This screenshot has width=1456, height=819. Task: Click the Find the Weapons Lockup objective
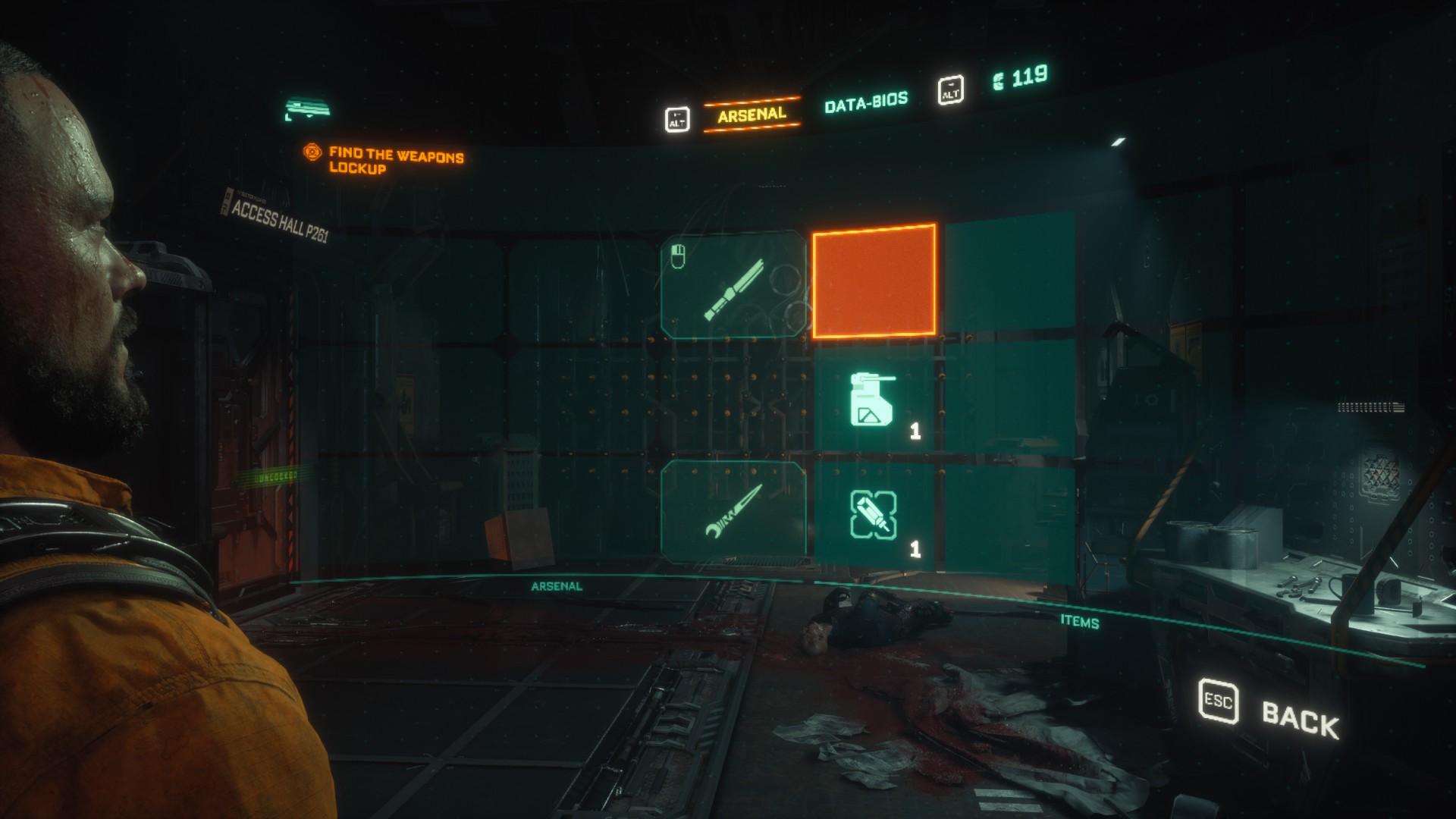394,160
